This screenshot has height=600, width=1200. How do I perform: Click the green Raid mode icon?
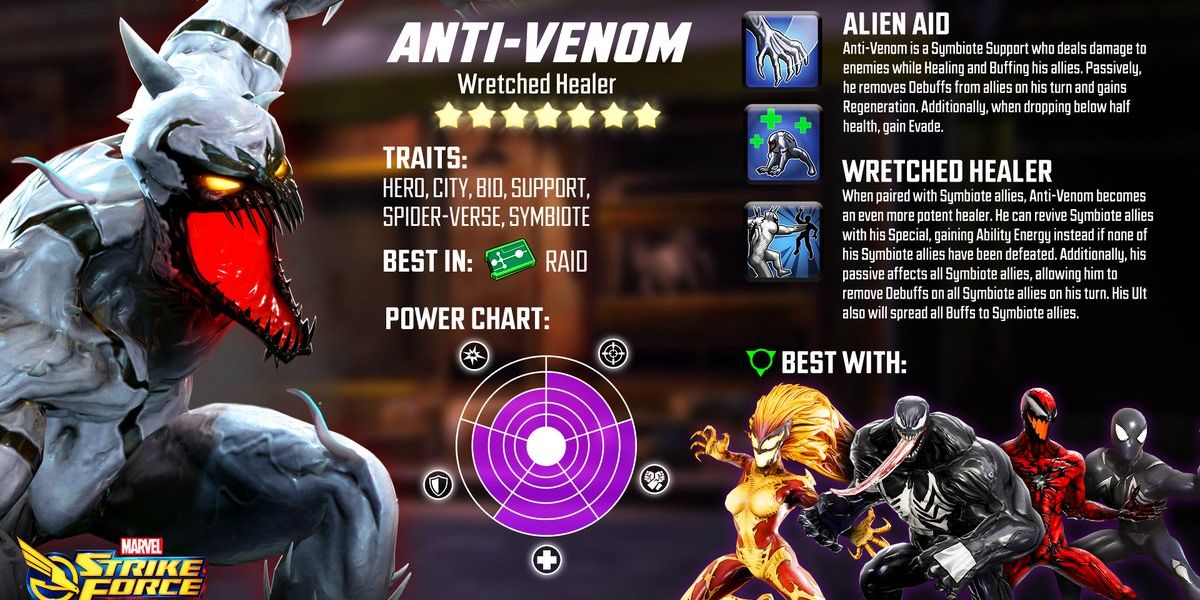(508, 262)
